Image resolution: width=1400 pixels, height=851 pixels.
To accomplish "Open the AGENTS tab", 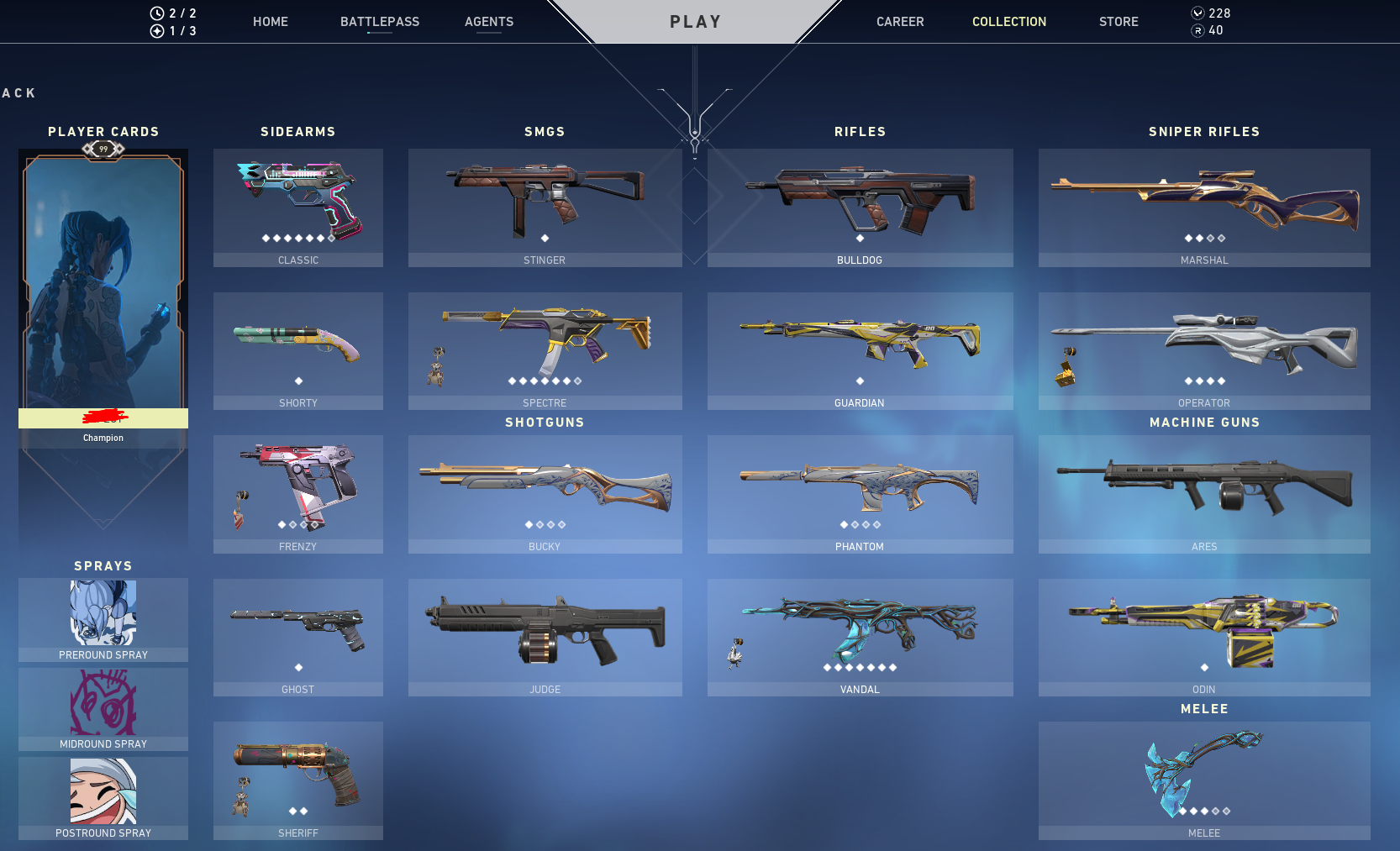I will point(489,22).
